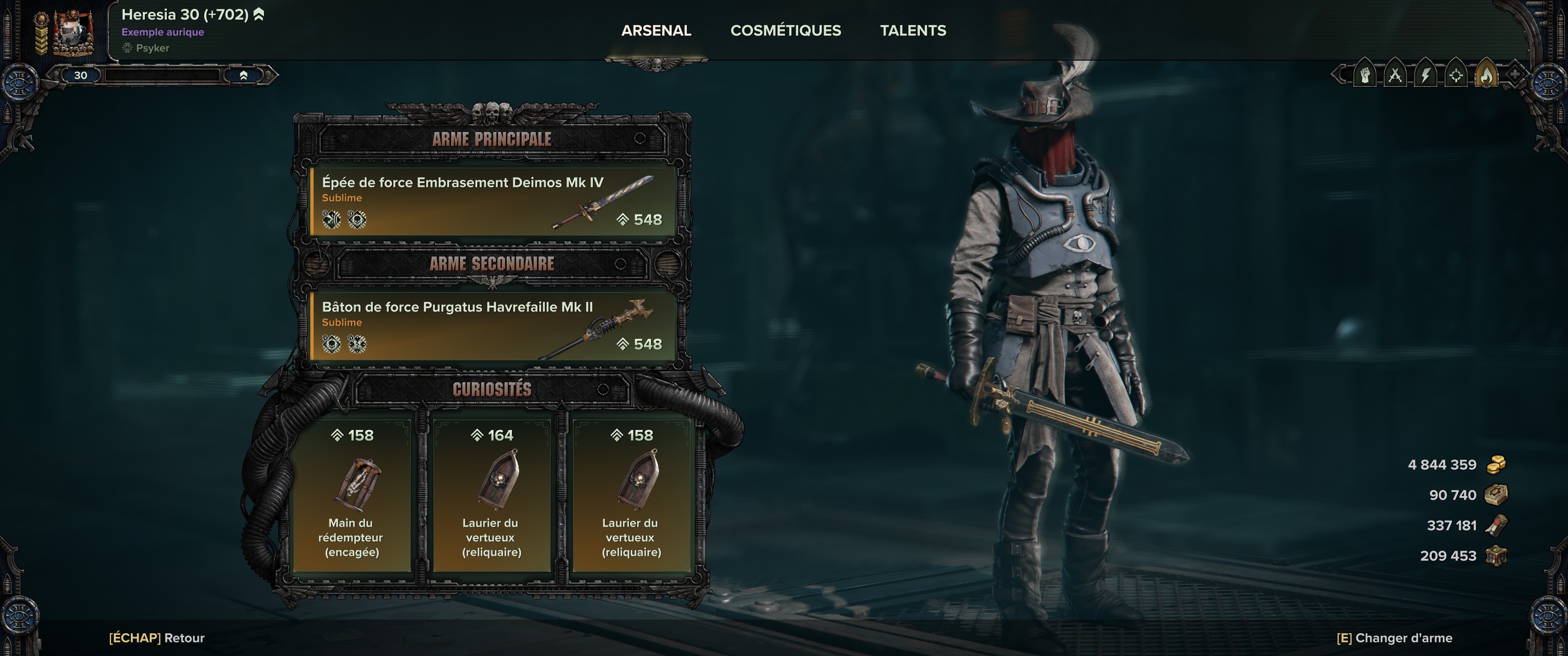Click the Retour back button
The width and height of the screenshot is (1568, 656).
156,638
